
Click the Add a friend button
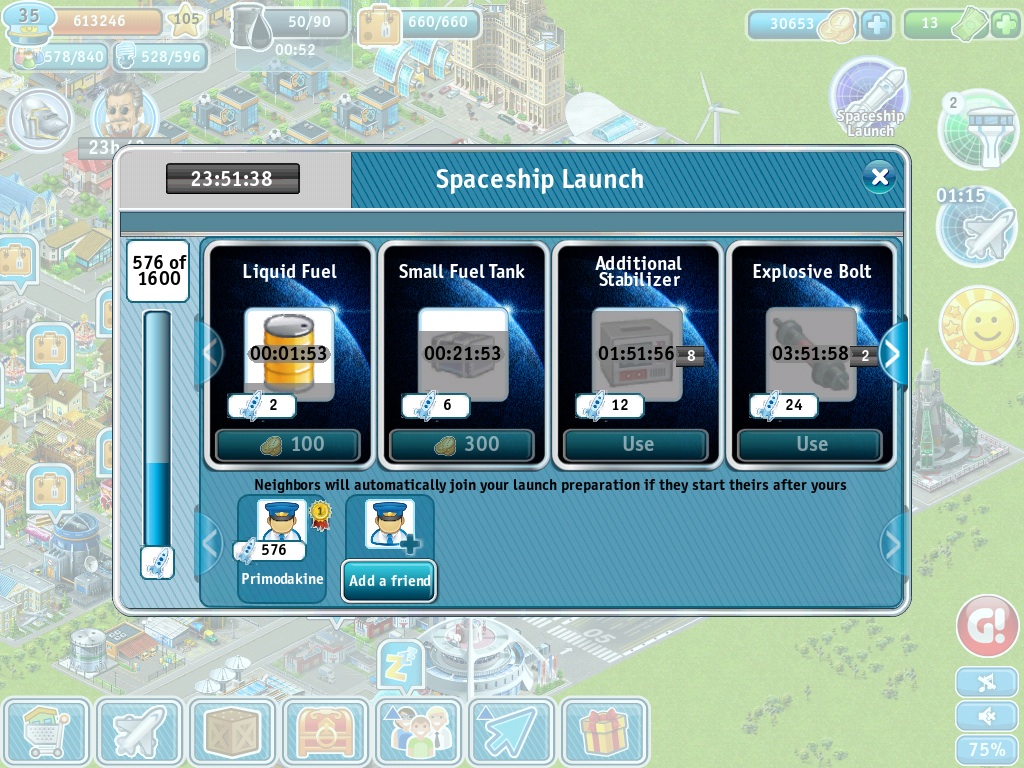tap(389, 580)
